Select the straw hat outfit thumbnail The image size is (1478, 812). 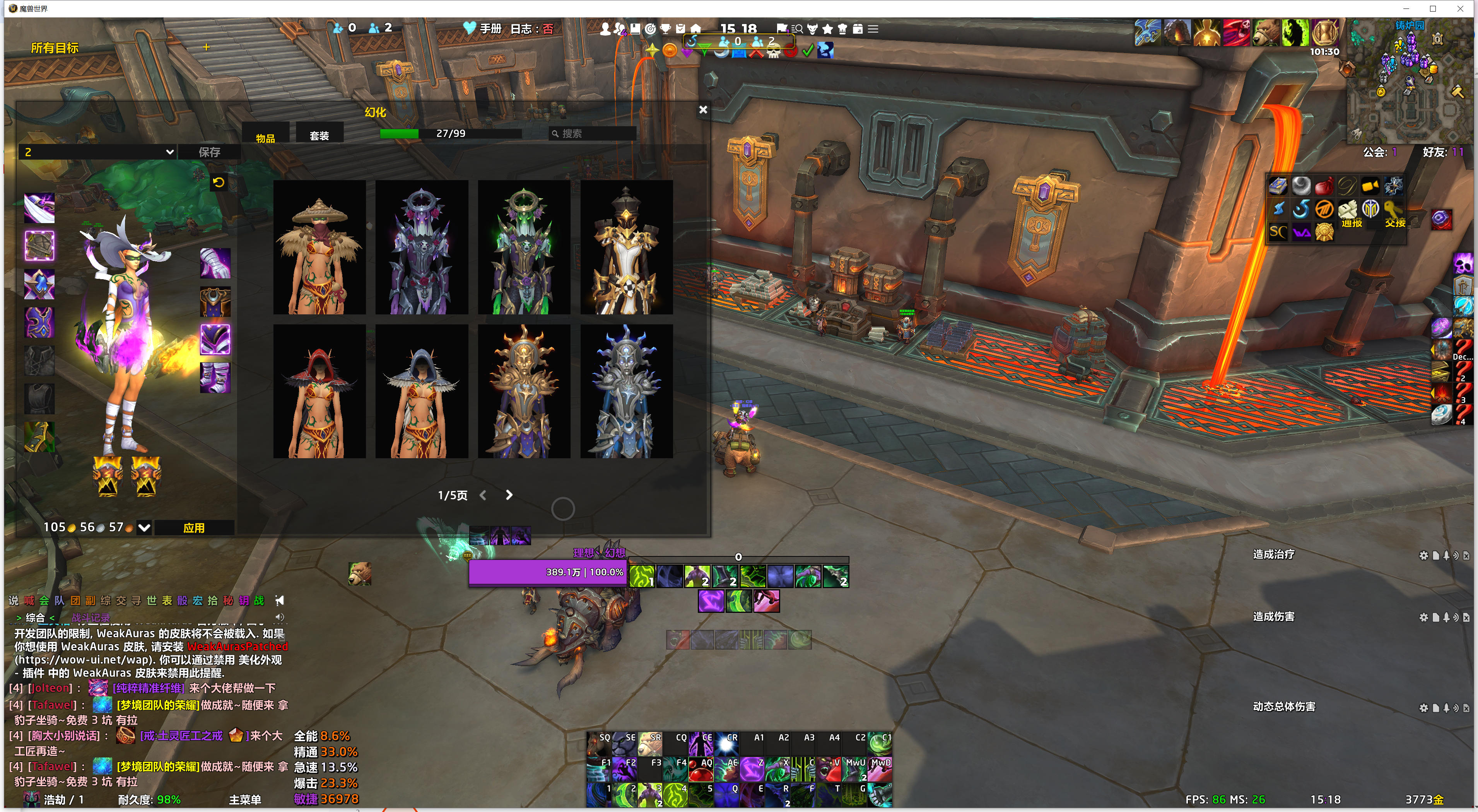tap(319, 248)
